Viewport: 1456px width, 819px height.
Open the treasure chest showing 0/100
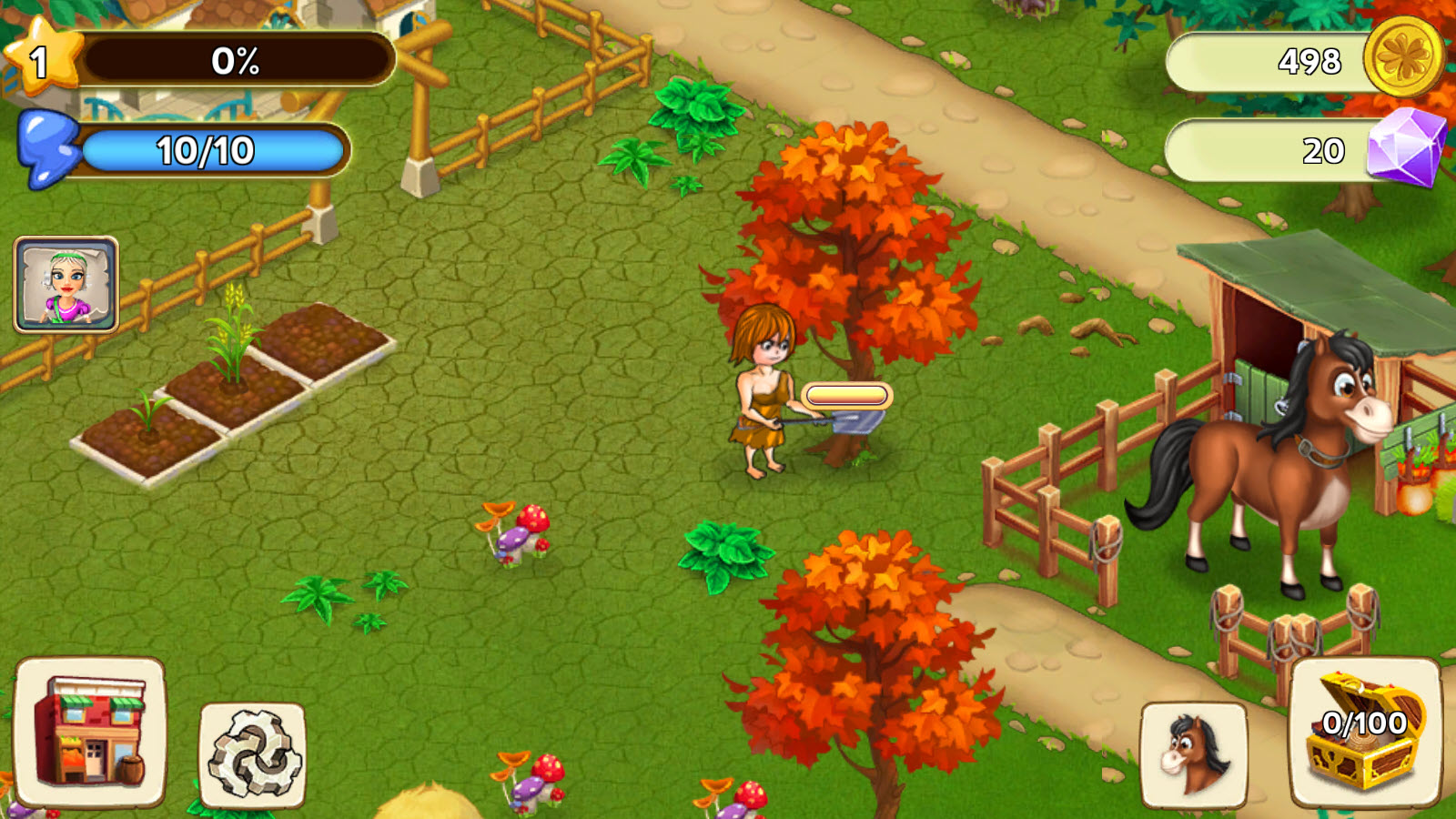[x=1367, y=734]
